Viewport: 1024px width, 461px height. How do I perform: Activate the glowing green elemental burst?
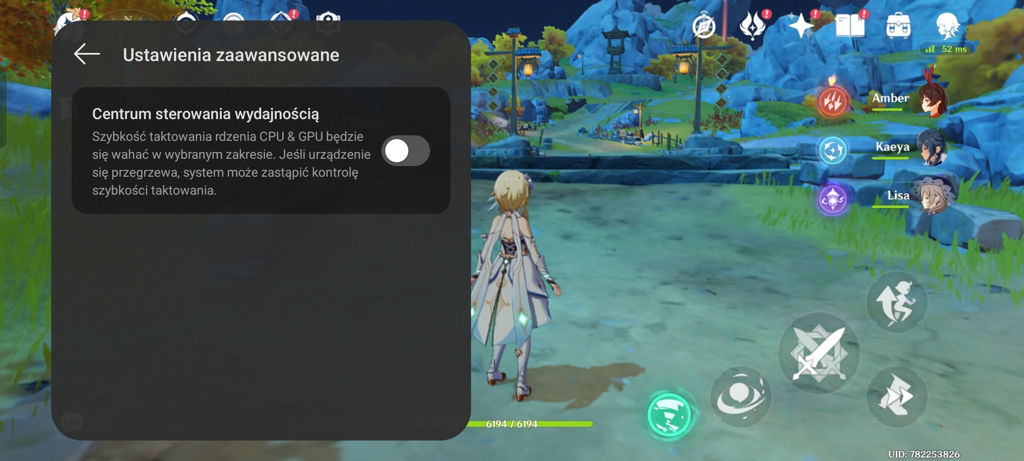(x=669, y=413)
